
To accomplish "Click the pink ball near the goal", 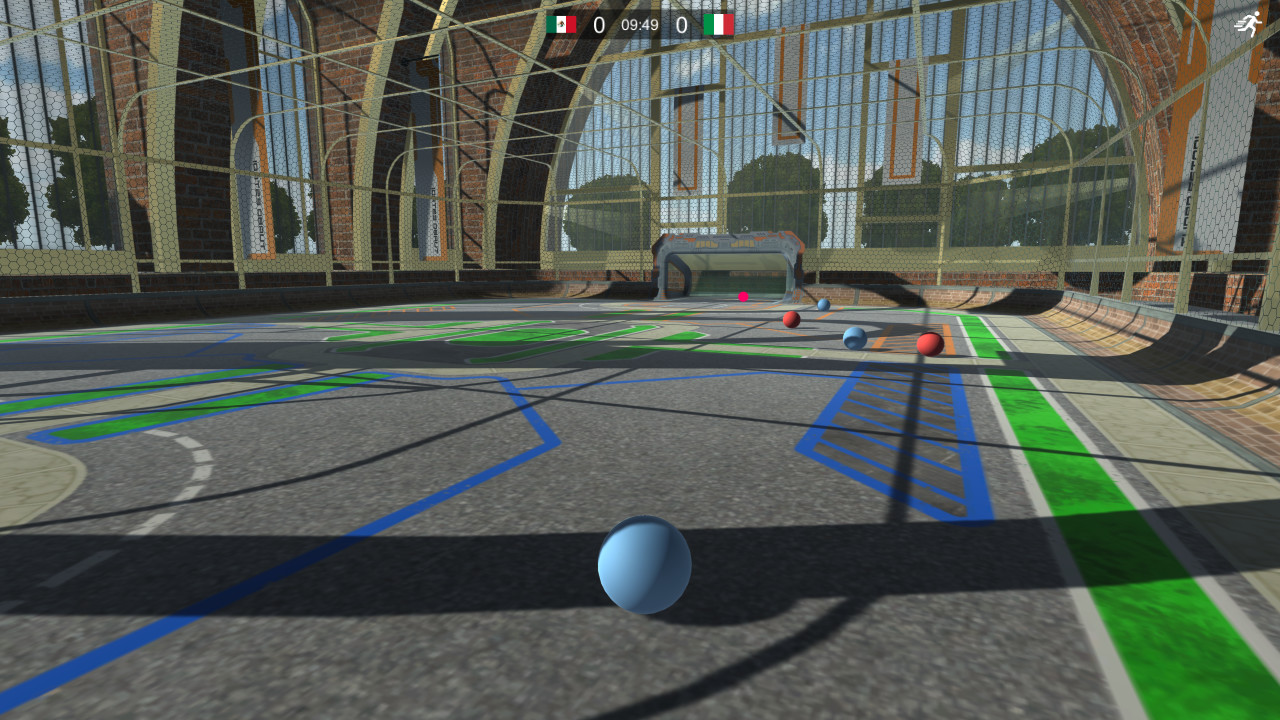I will coord(742,297).
